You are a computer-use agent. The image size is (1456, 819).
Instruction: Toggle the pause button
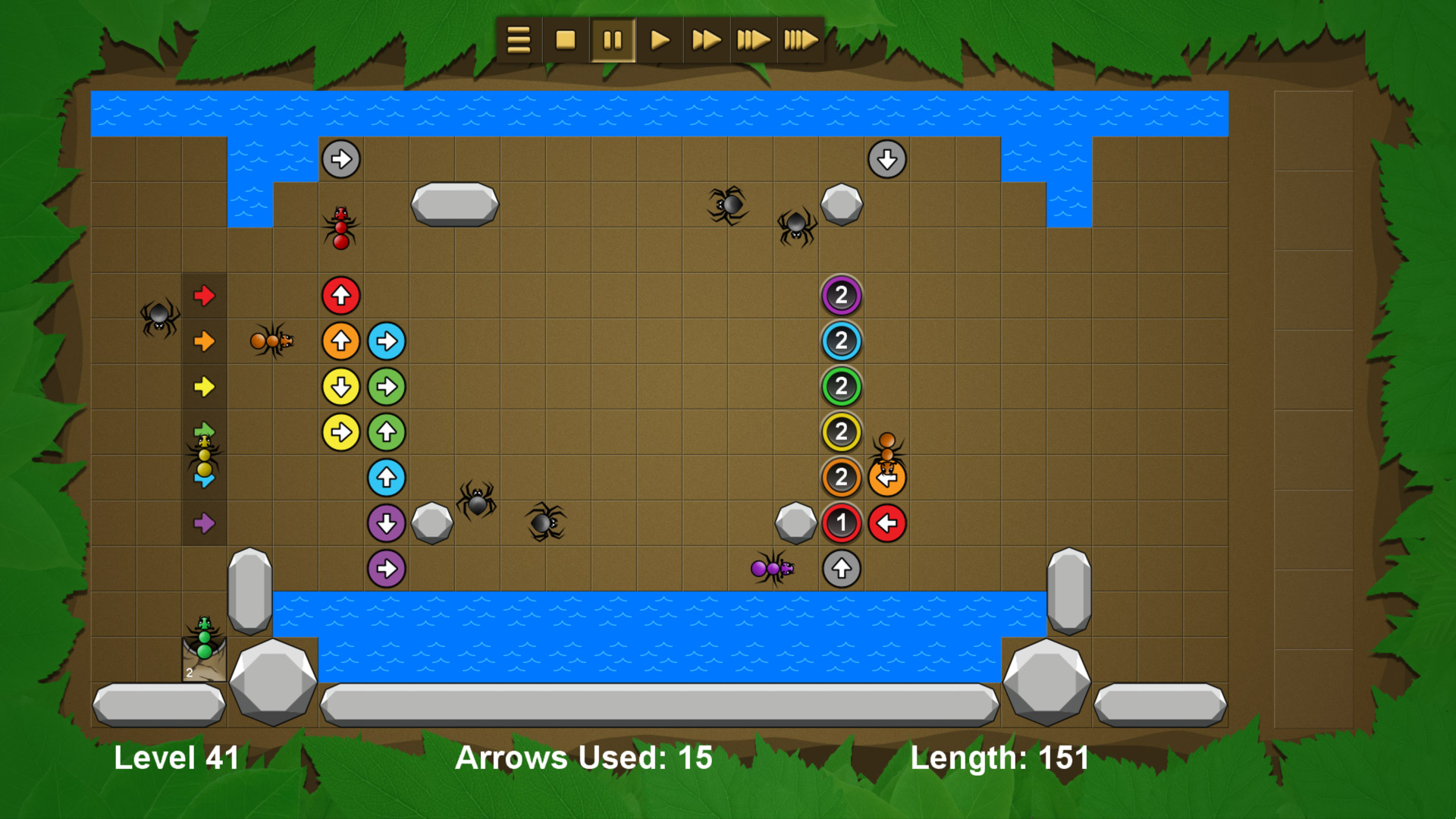(x=613, y=40)
